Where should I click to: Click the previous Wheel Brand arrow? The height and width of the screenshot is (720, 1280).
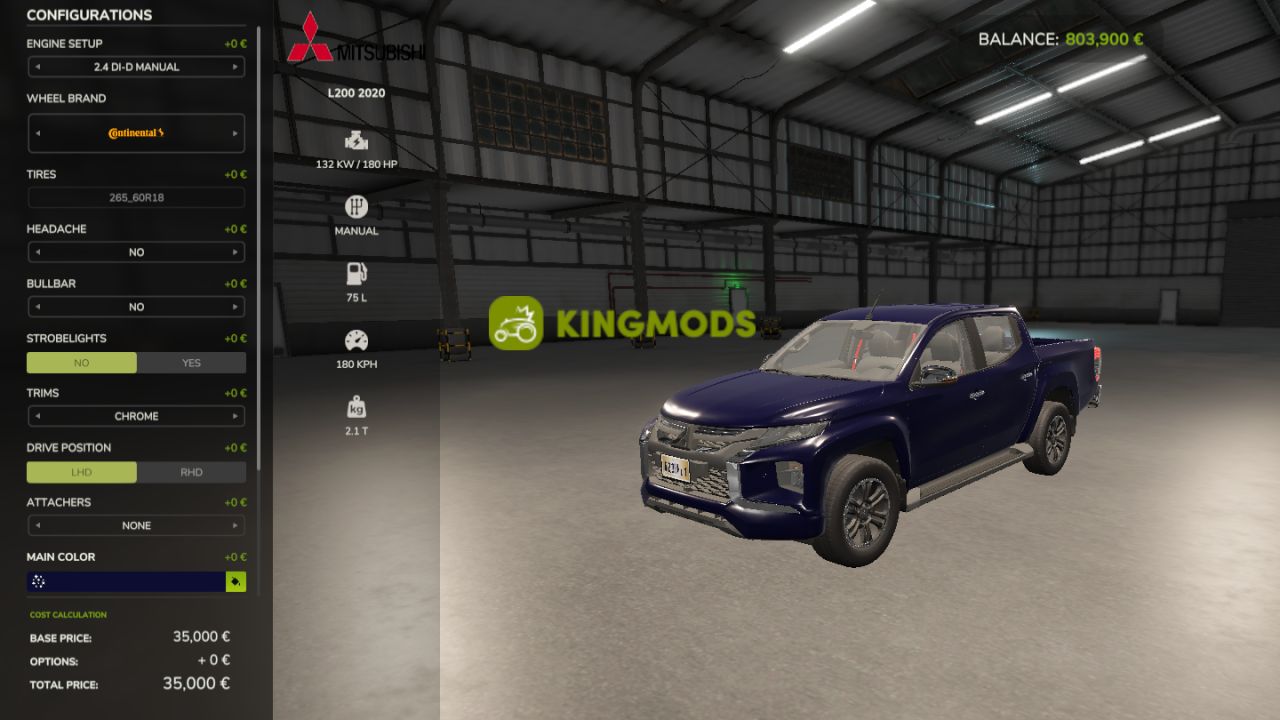(x=36, y=132)
